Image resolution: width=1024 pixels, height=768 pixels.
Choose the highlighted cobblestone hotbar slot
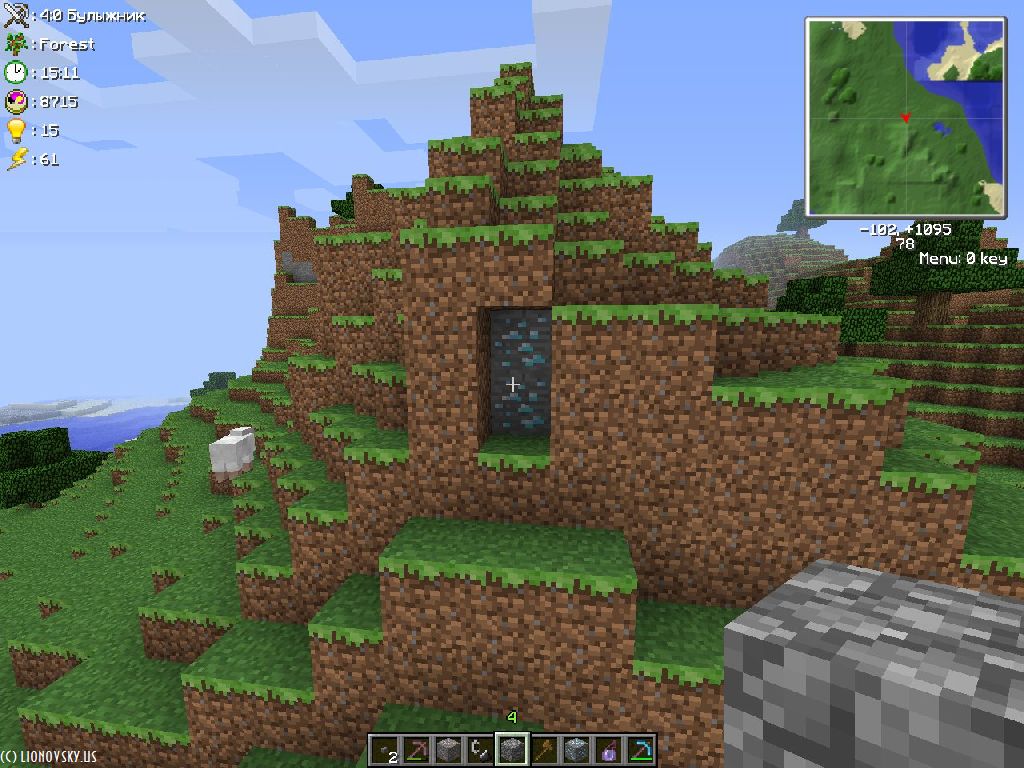point(512,749)
